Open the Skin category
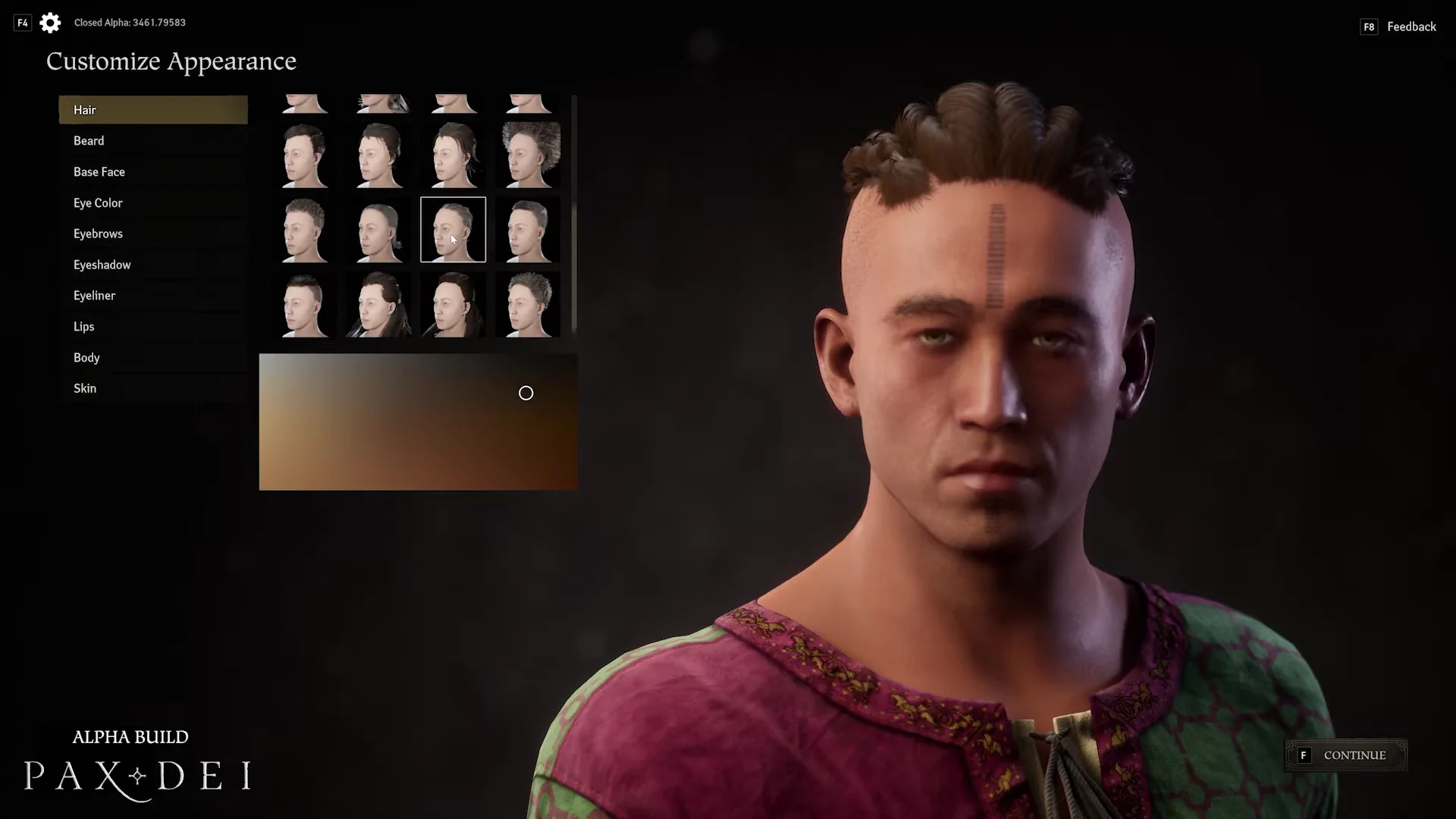The image size is (1456, 819). [x=152, y=388]
